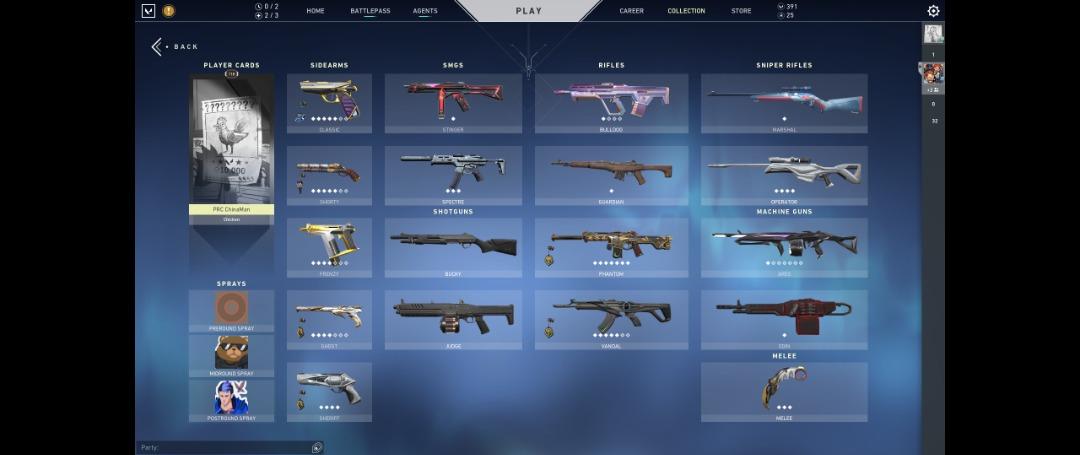Open the Odin machine gun slot
Image resolution: width=1080 pixels, height=455 pixels.
[784, 319]
